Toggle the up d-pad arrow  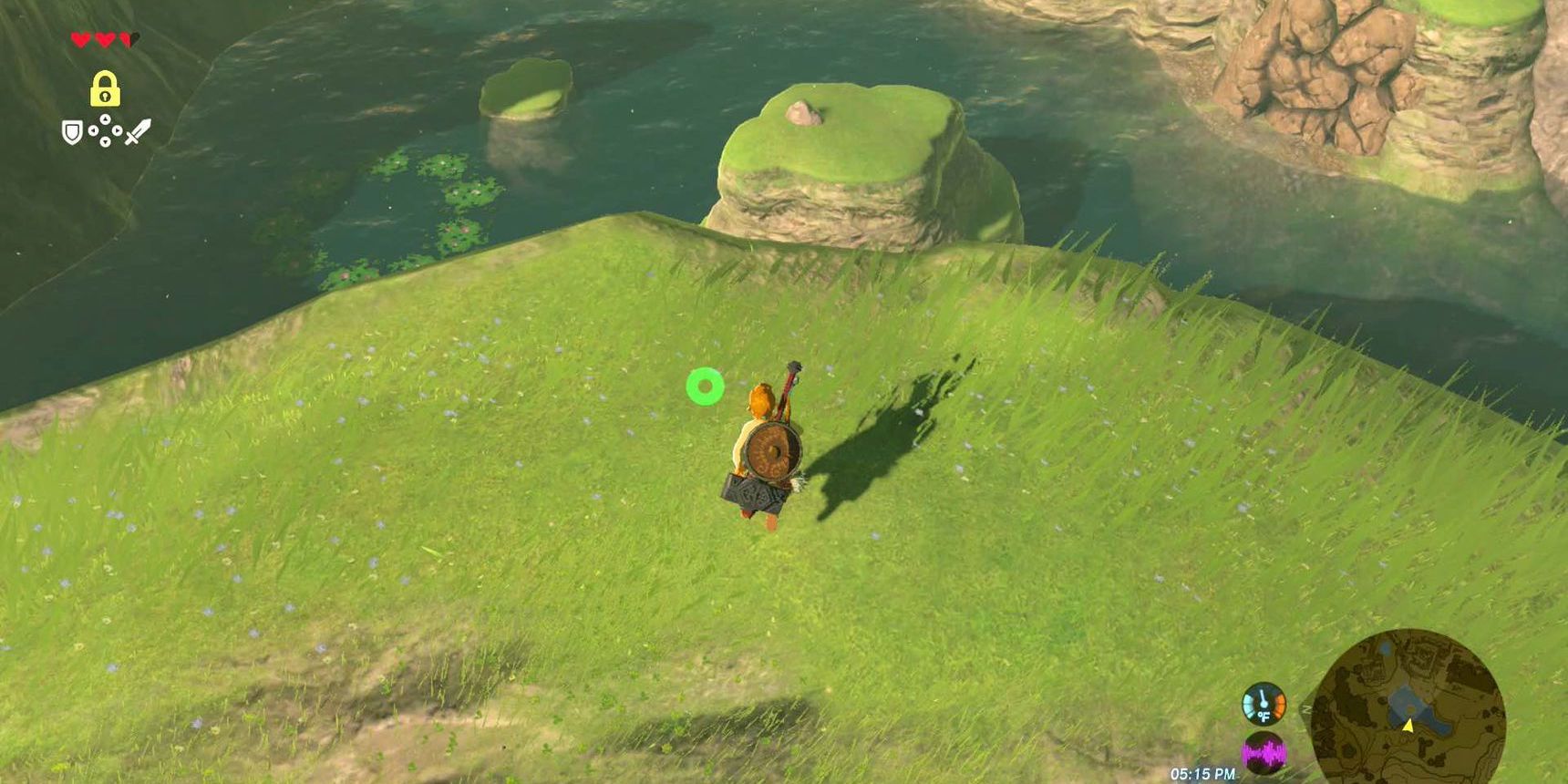[x=105, y=119]
